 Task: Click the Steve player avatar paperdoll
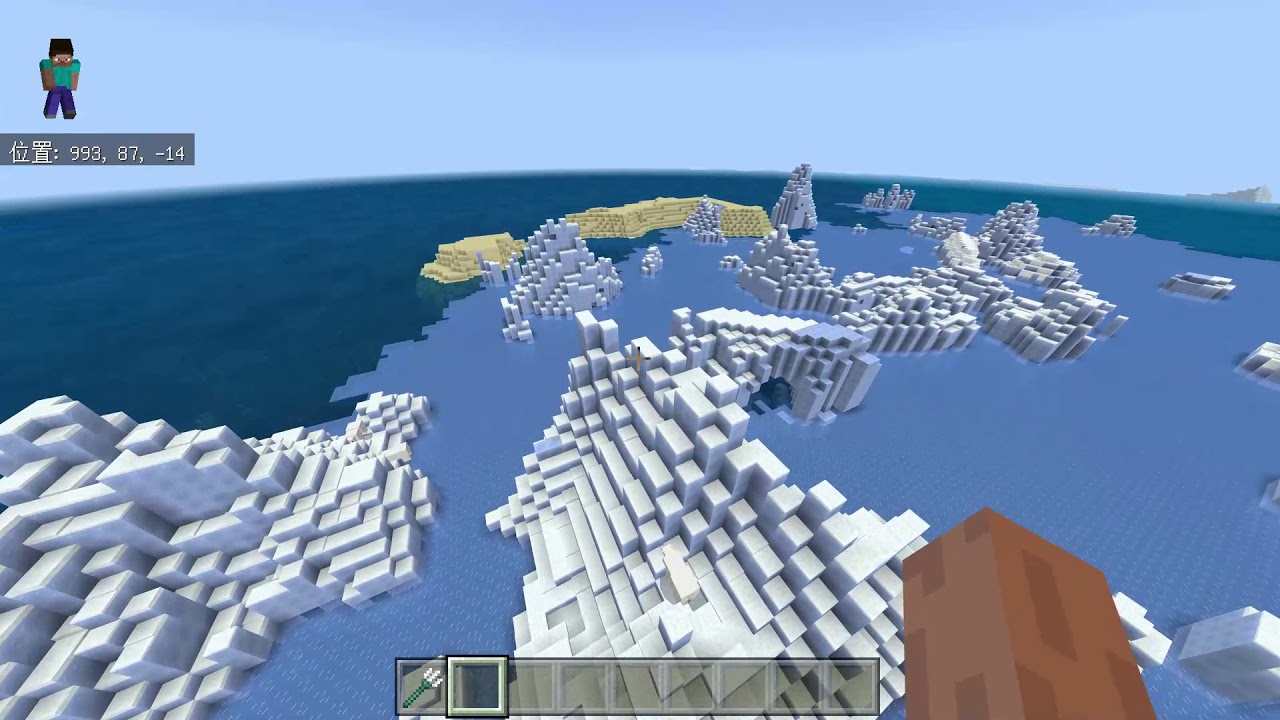click(x=58, y=76)
